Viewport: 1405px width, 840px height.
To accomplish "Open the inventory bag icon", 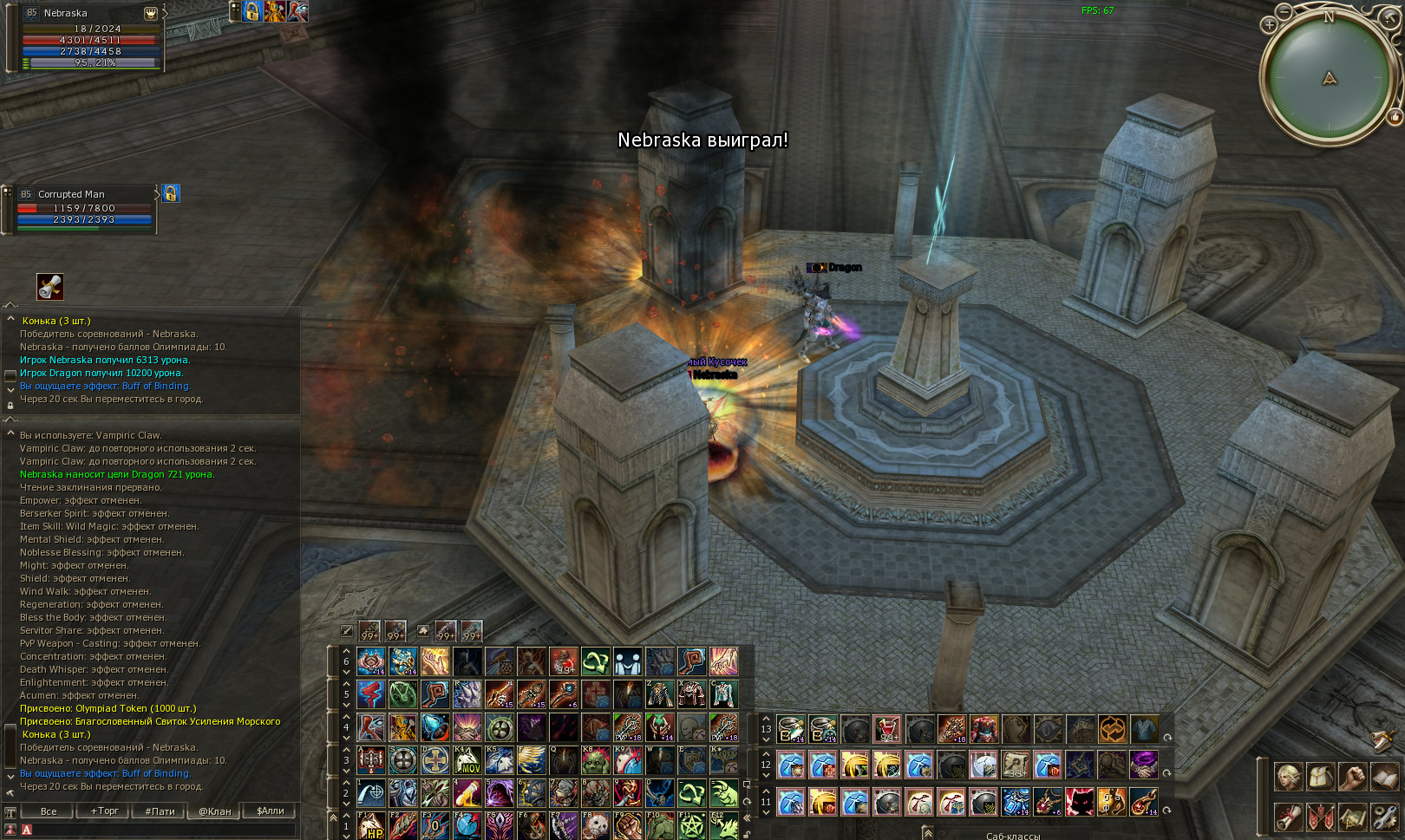I will click(1320, 777).
